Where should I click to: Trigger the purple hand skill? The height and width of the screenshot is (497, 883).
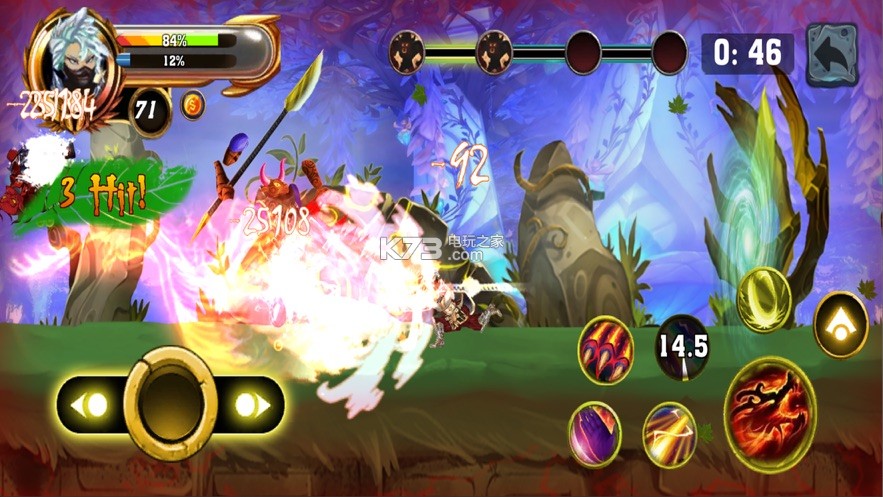coord(595,433)
